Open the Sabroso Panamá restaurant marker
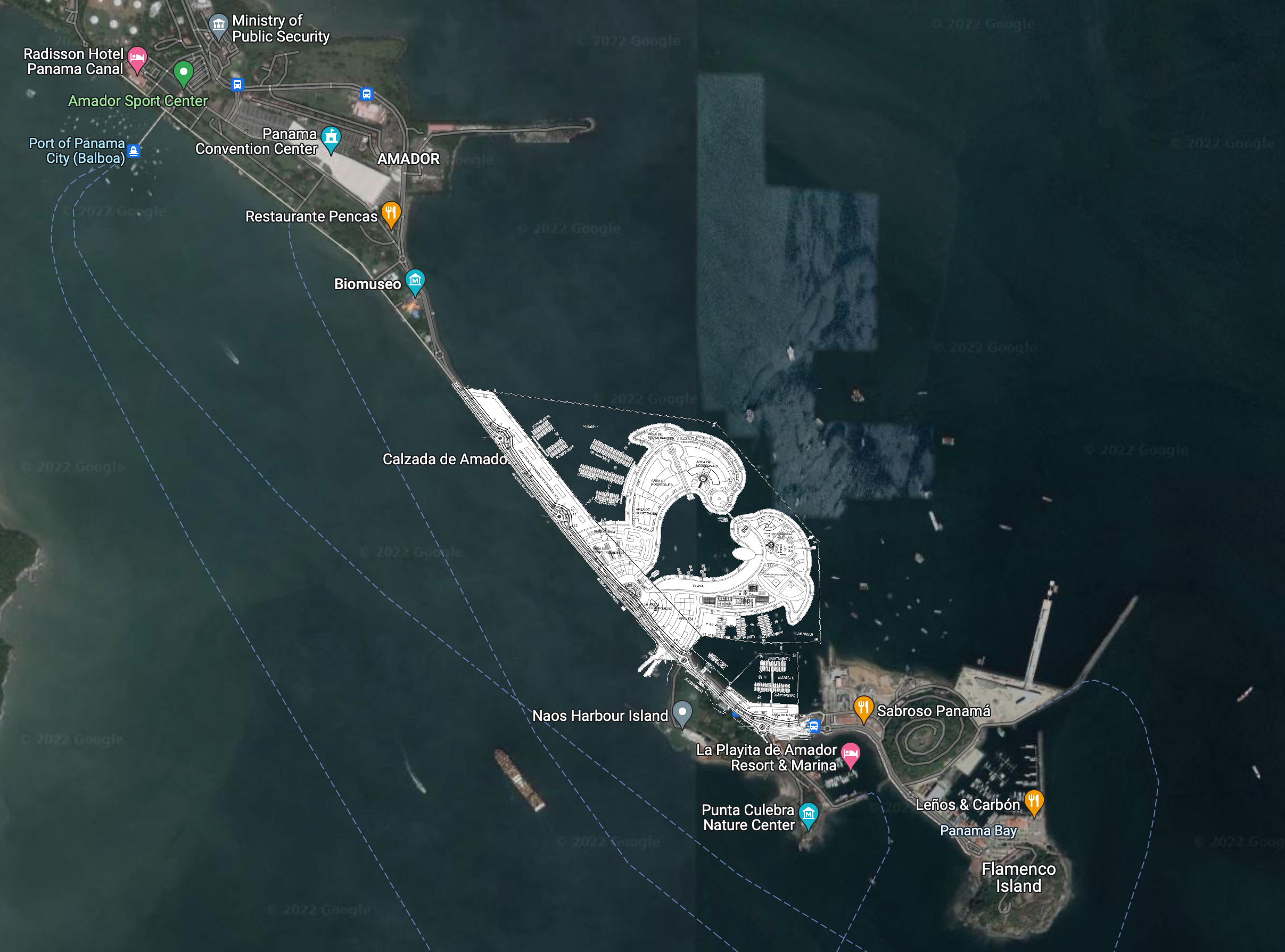1285x952 pixels. point(863,707)
